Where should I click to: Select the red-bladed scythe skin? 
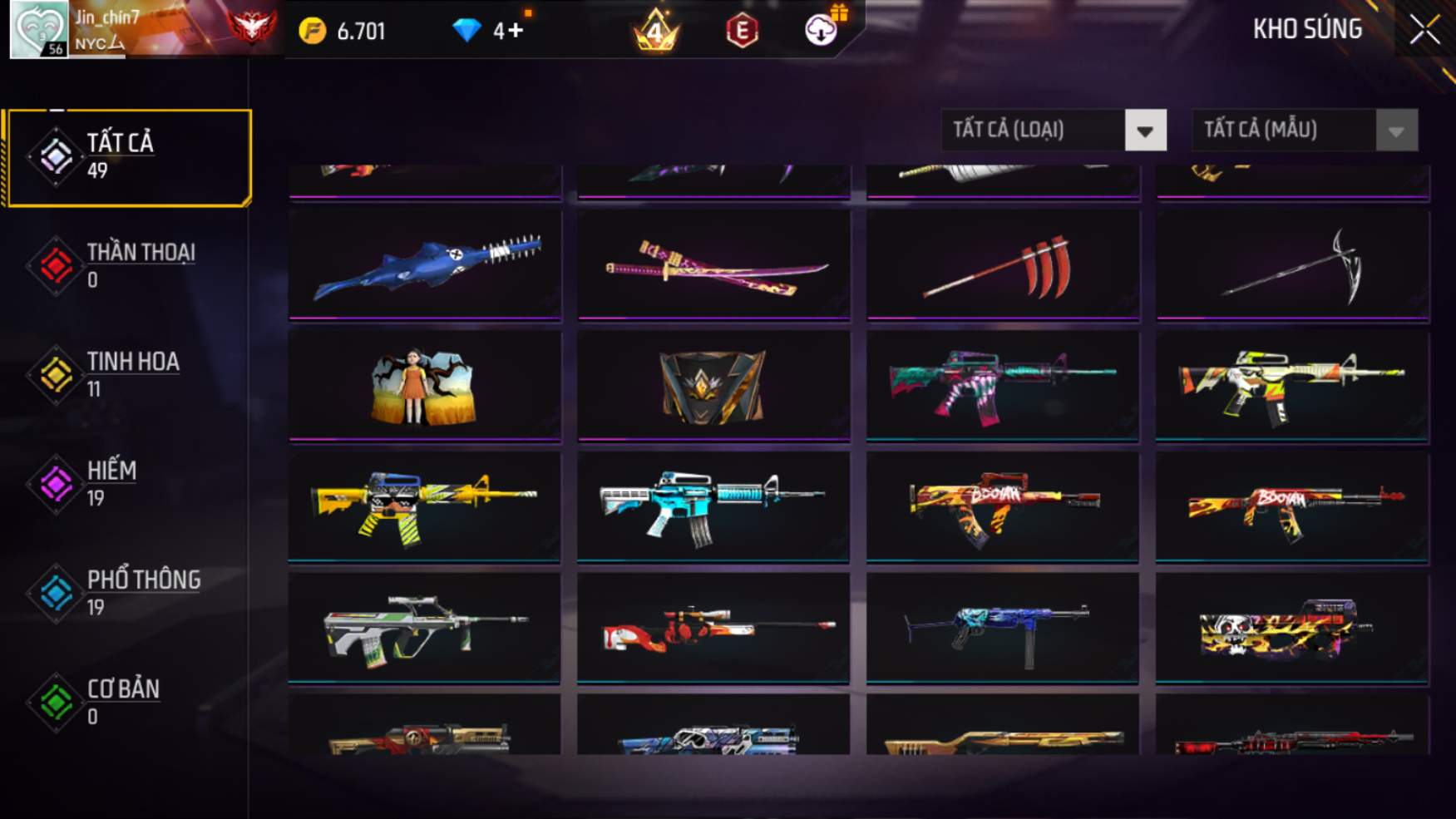pyautogui.click(x=1003, y=265)
